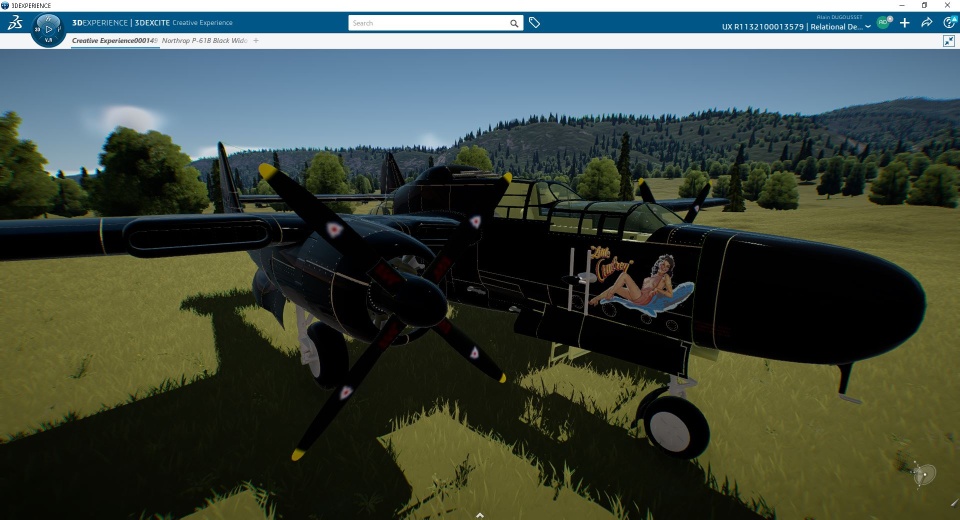Screen dimensions: 960x520
Task: Open the green user profile avatar
Action: [x=883, y=22]
